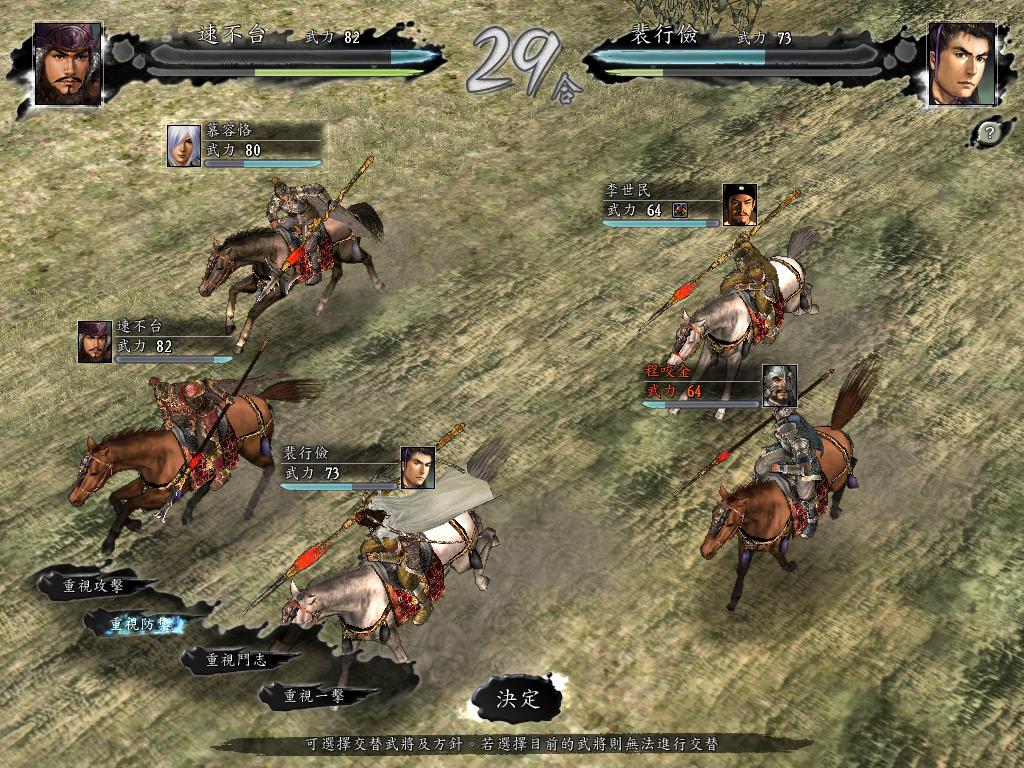Select 速不台's small portrait tag above his horse
The width and height of the screenshot is (1024, 768).
(96, 342)
